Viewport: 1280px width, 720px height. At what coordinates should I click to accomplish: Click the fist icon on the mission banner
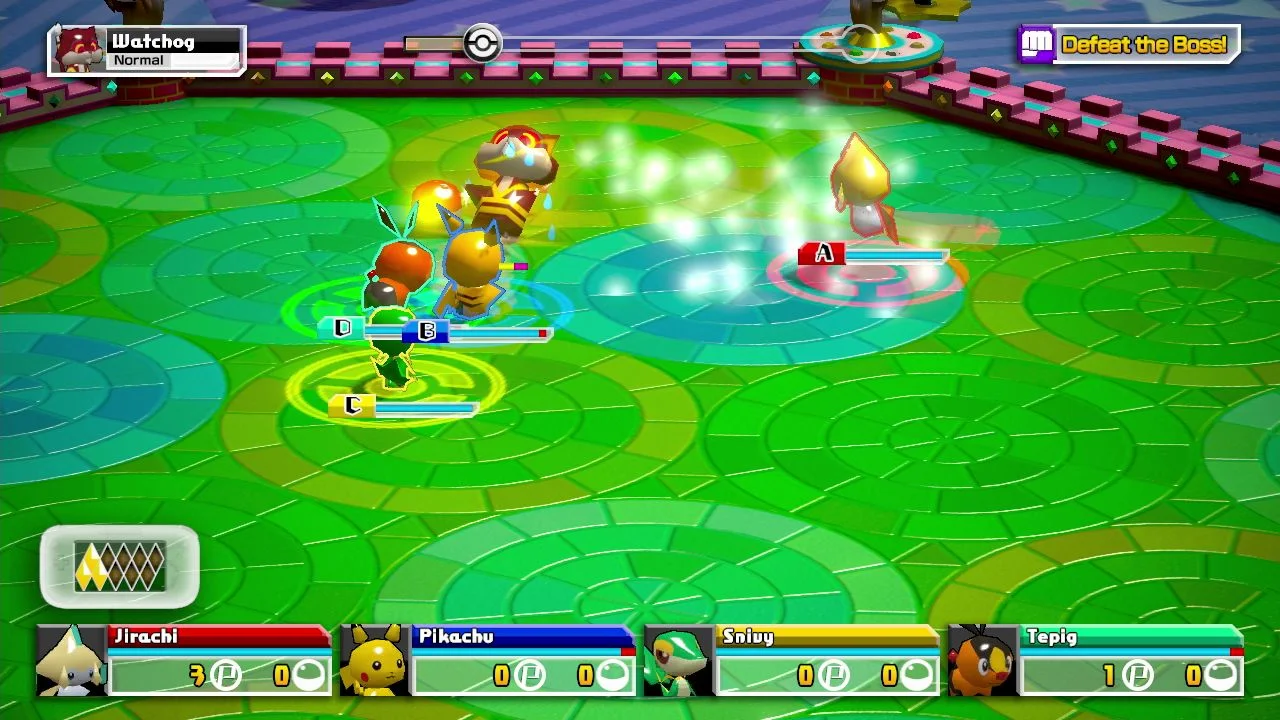point(1038,44)
